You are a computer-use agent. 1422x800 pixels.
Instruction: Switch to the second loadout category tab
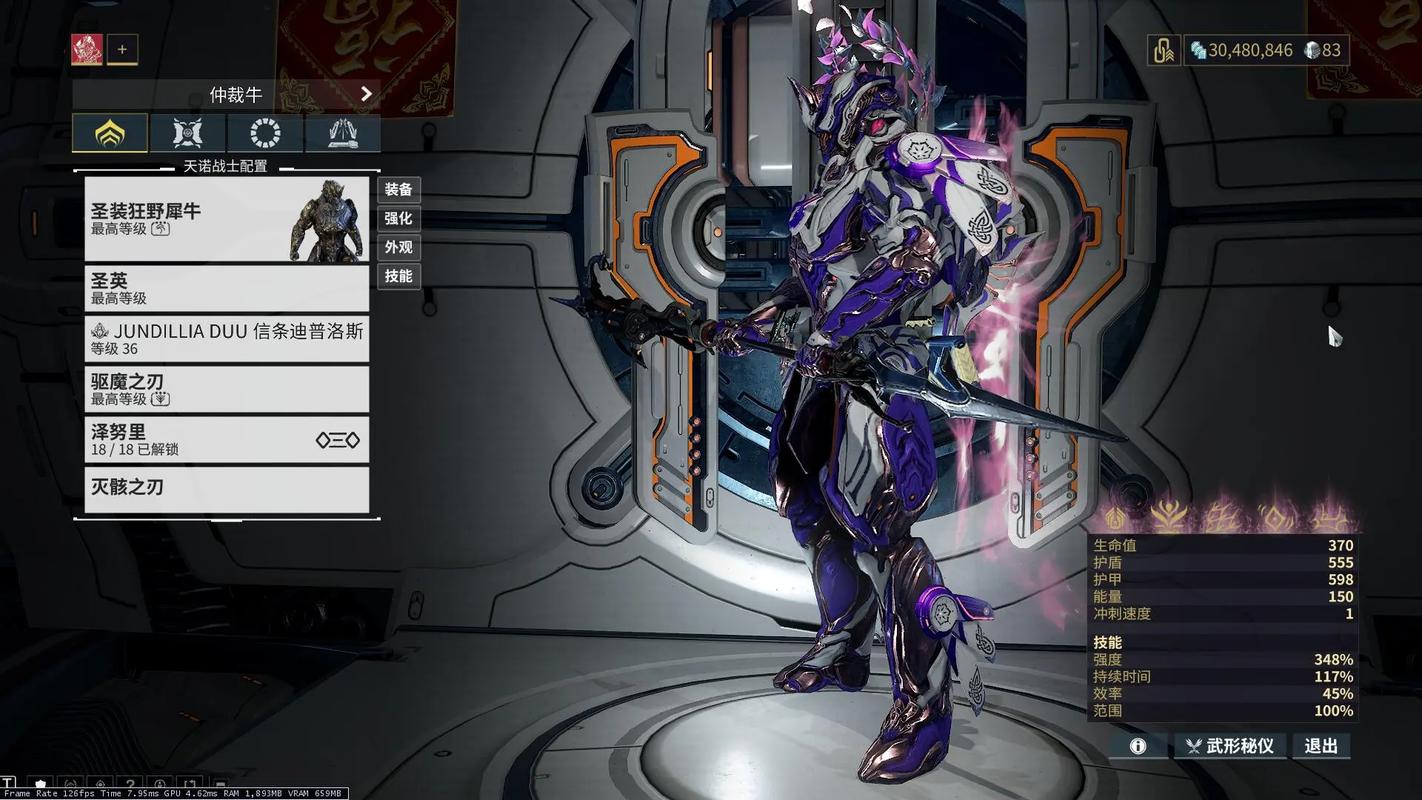coord(187,133)
